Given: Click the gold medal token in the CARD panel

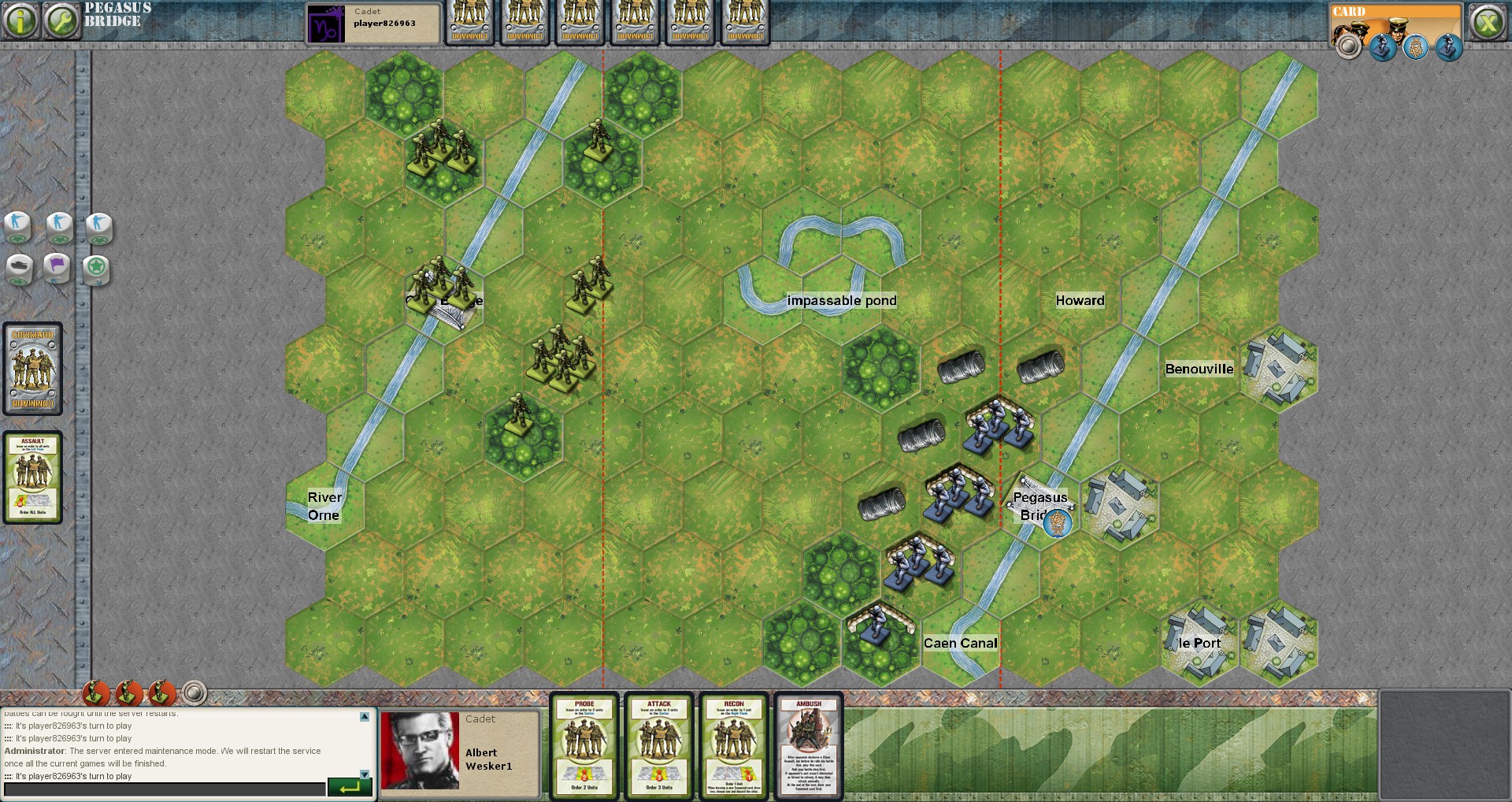Looking at the screenshot, I should click(1415, 46).
